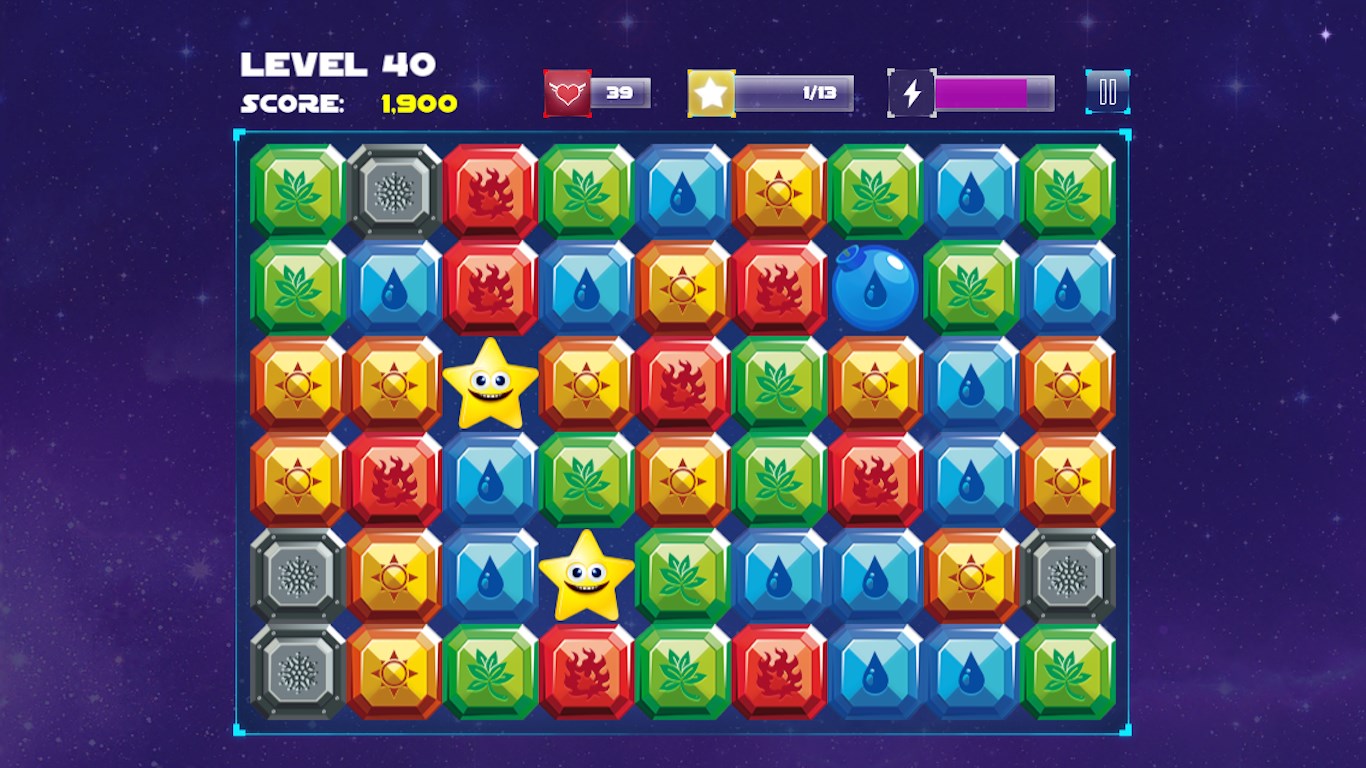
Task: Pause the game
Action: click(1106, 90)
